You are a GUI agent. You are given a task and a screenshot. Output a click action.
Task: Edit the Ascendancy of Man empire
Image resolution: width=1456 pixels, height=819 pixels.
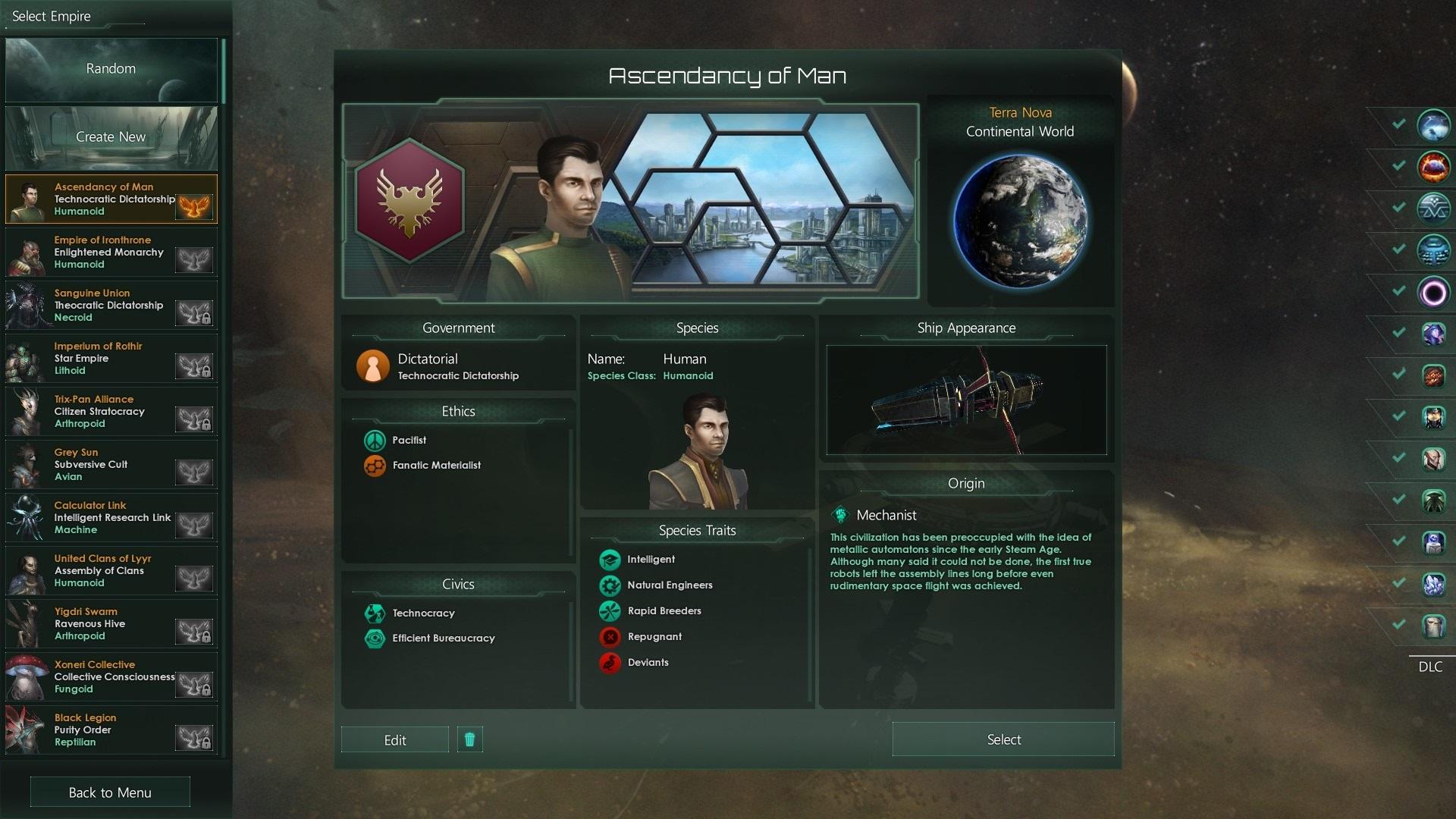[x=394, y=740]
